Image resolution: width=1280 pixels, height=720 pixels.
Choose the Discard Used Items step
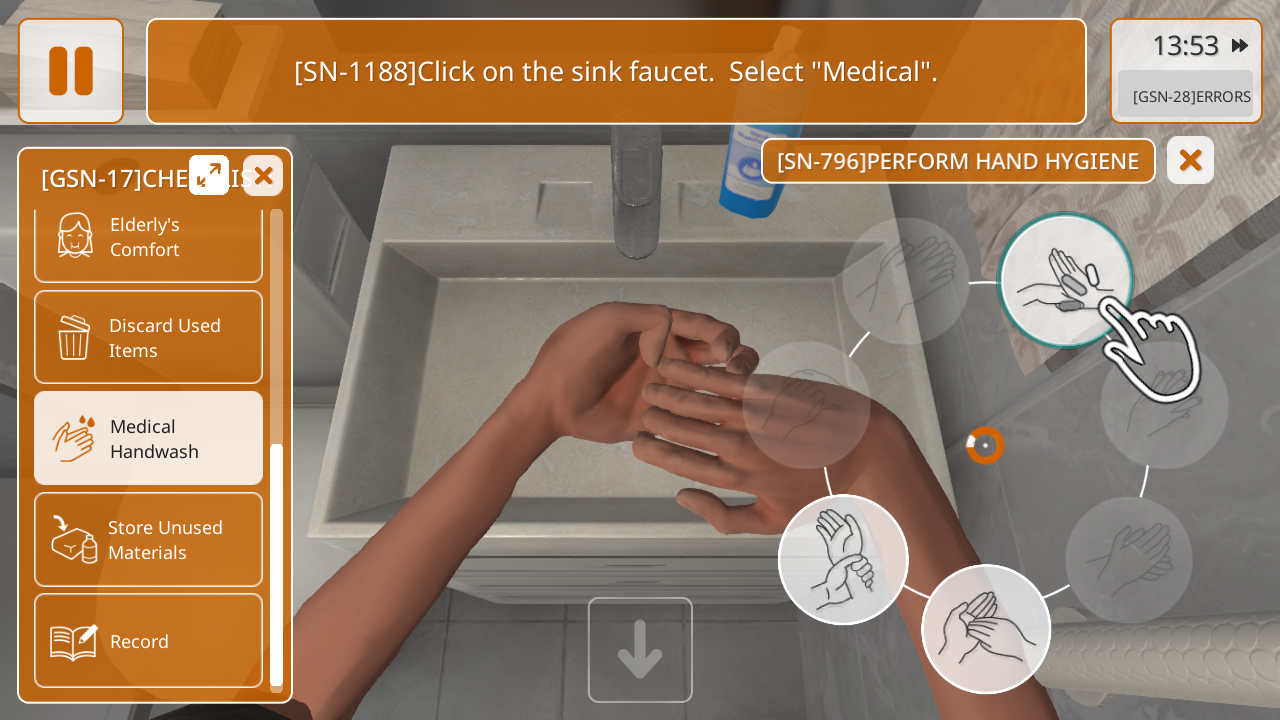148,338
